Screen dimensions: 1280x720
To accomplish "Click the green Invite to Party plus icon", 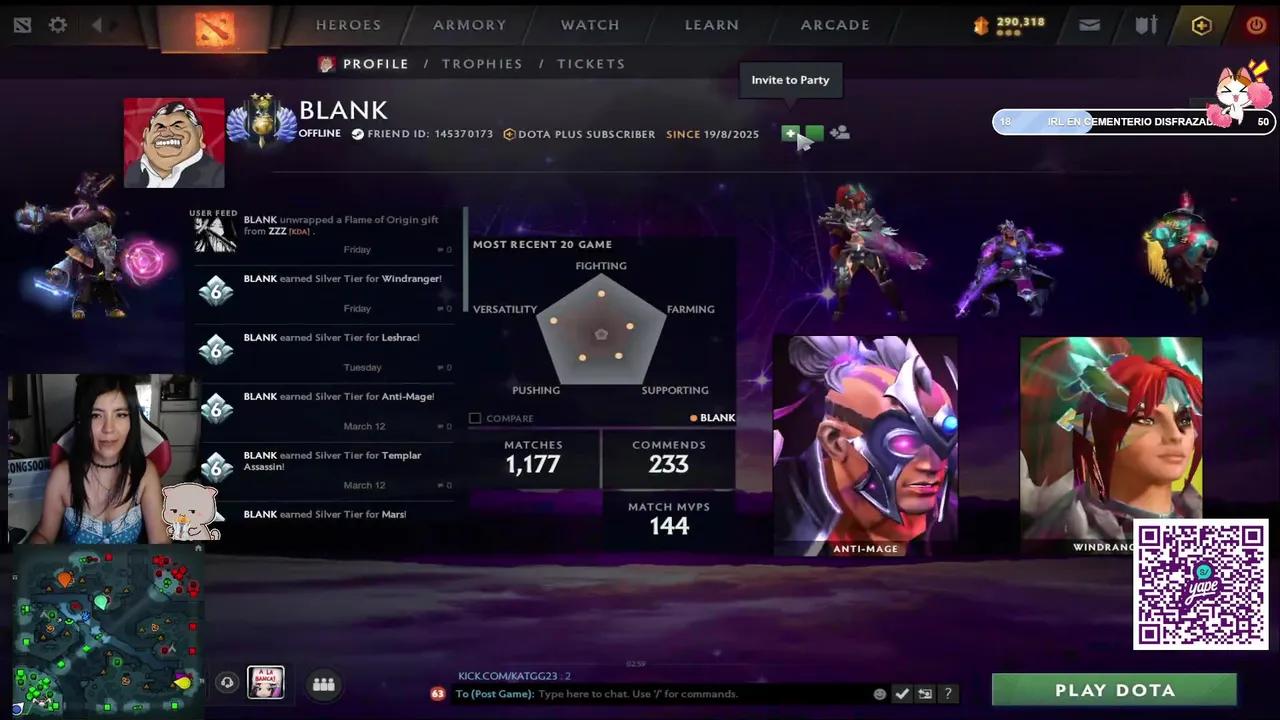I will tap(790, 133).
